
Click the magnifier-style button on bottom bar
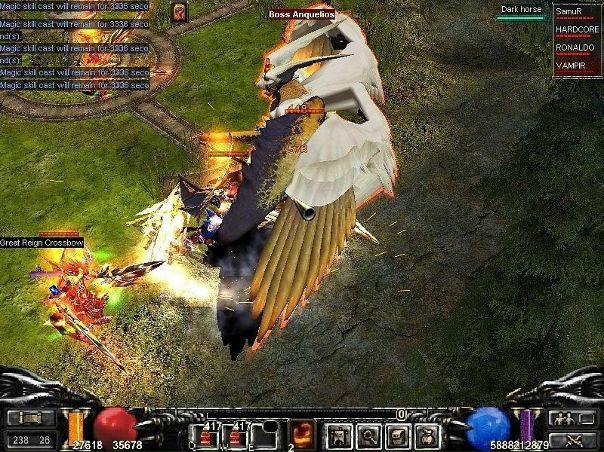[x=369, y=435]
